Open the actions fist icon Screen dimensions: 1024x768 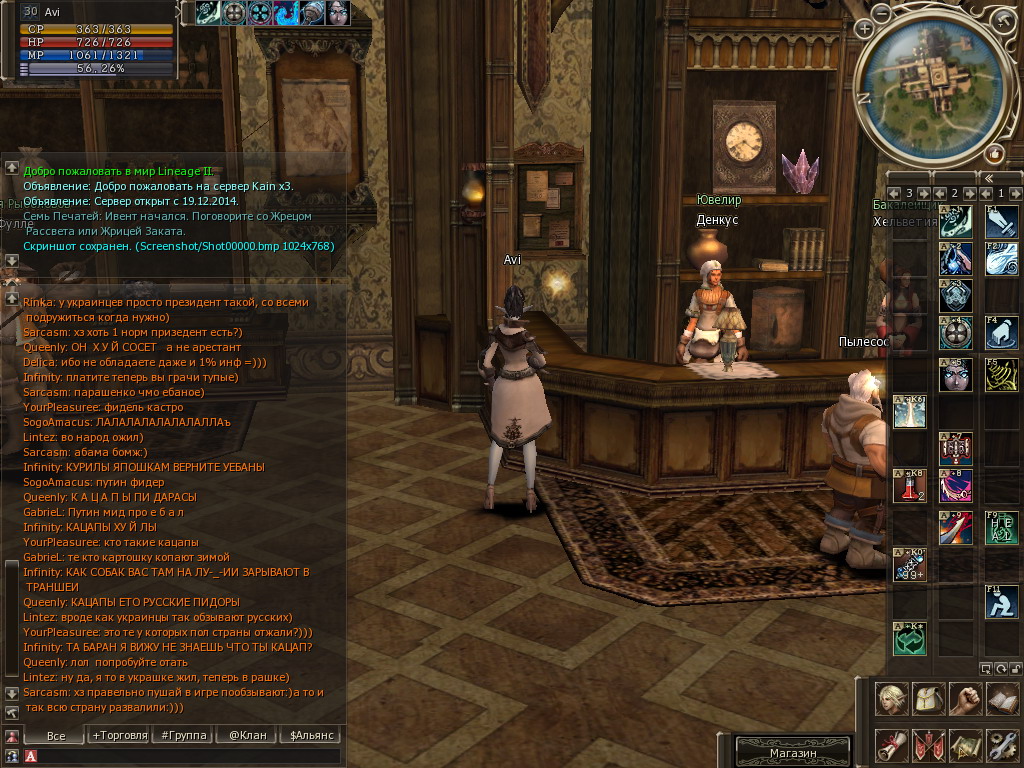tap(965, 699)
